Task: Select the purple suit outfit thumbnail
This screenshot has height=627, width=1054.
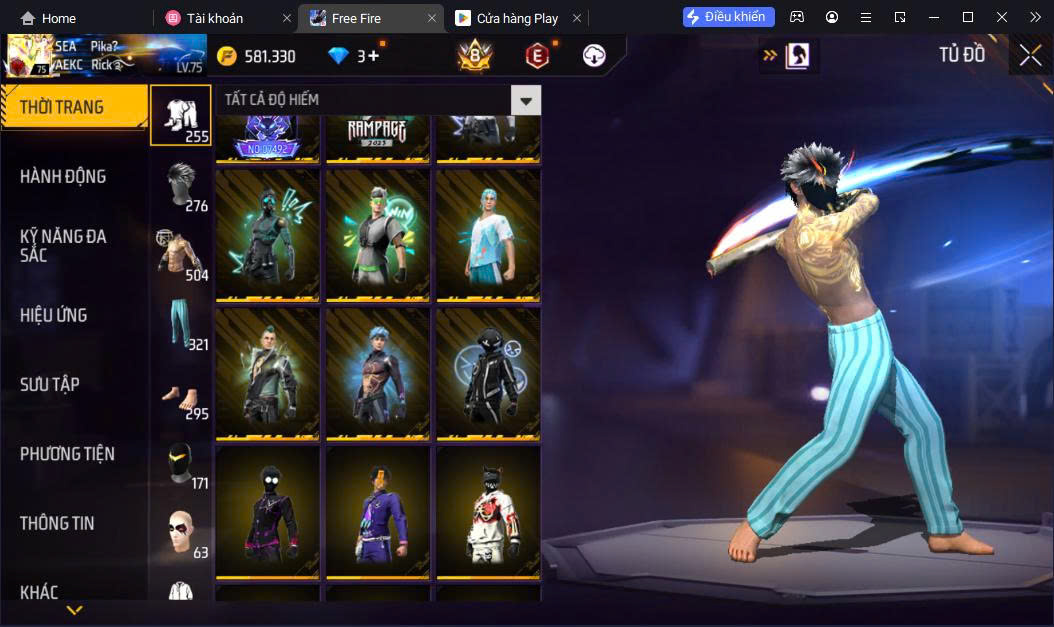Action: point(378,512)
